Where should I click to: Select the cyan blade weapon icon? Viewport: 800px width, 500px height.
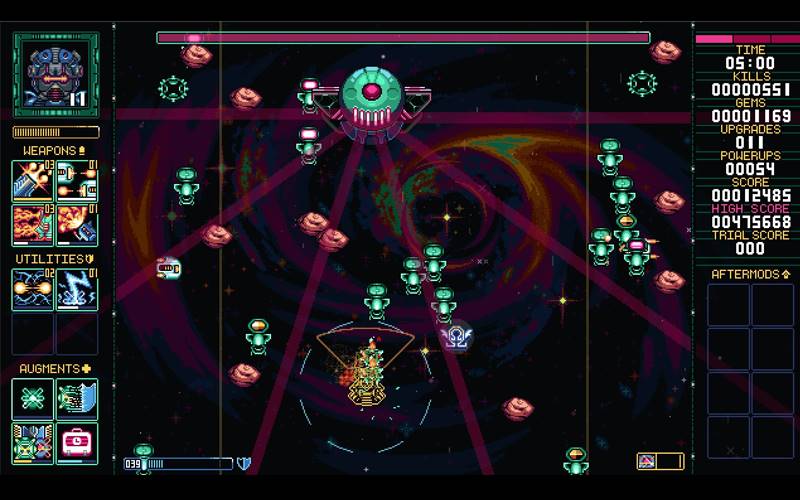33,180
